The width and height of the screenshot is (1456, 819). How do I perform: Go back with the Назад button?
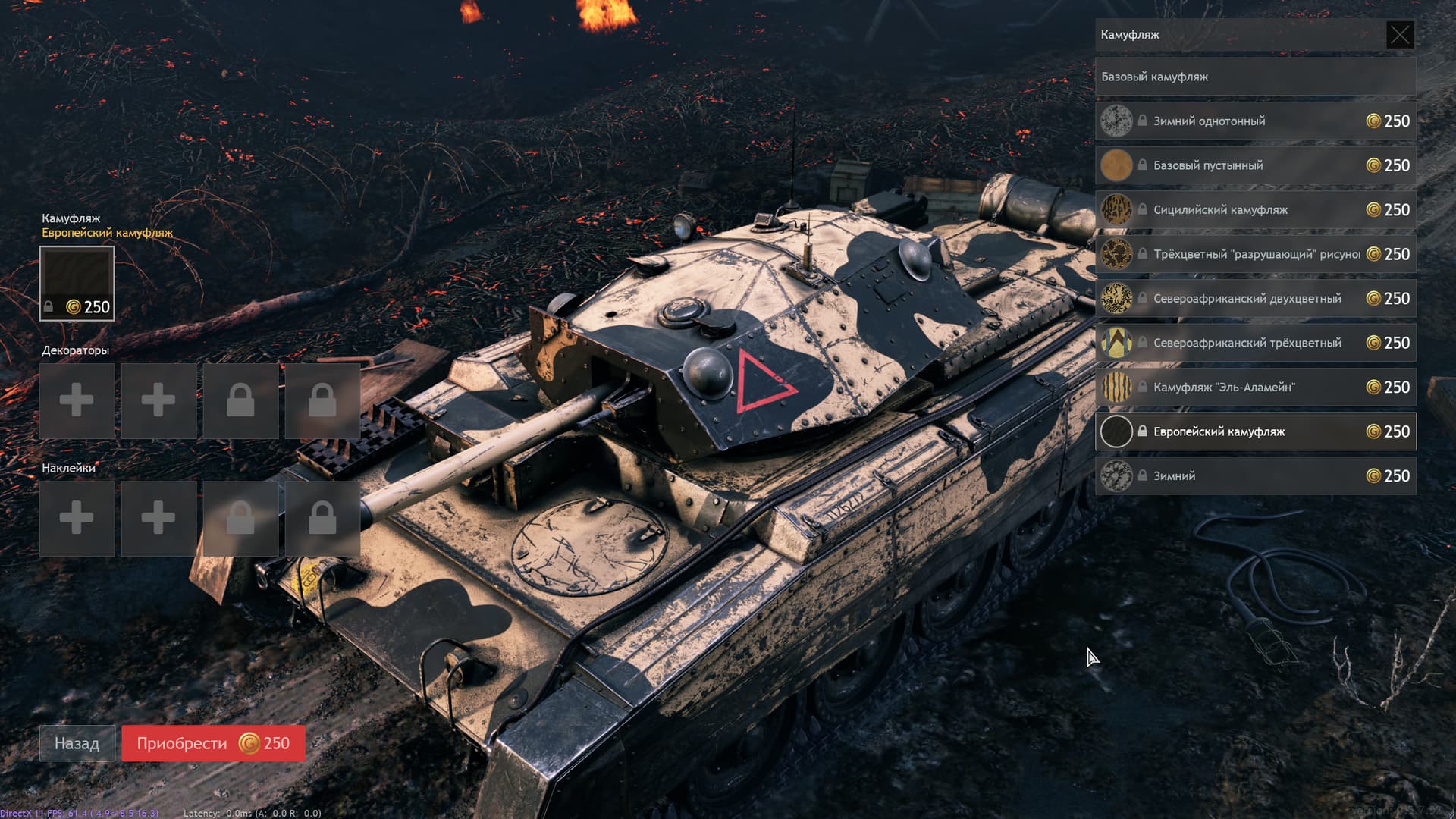coord(77,743)
